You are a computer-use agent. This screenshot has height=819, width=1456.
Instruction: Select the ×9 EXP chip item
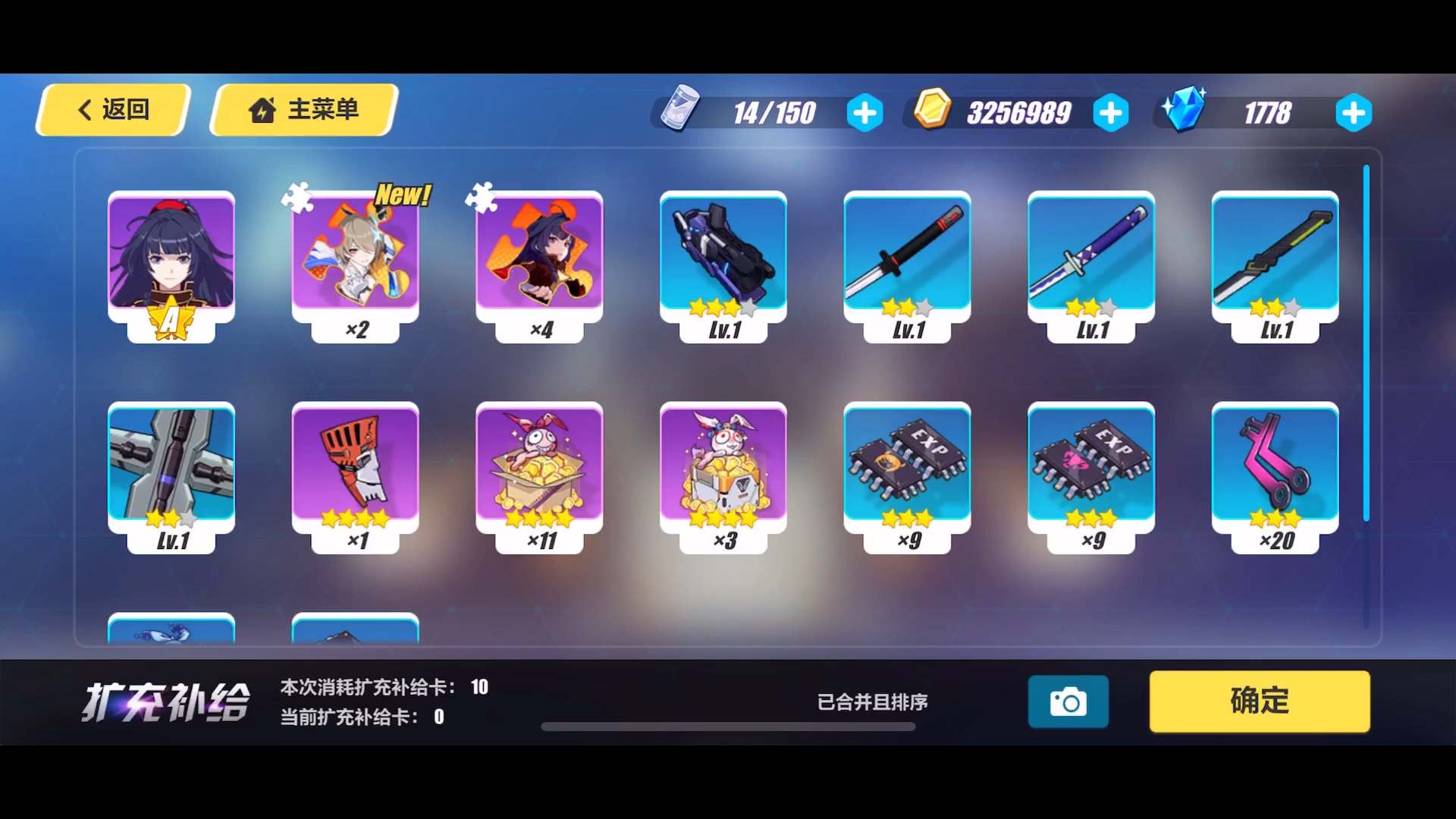(908, 470)
